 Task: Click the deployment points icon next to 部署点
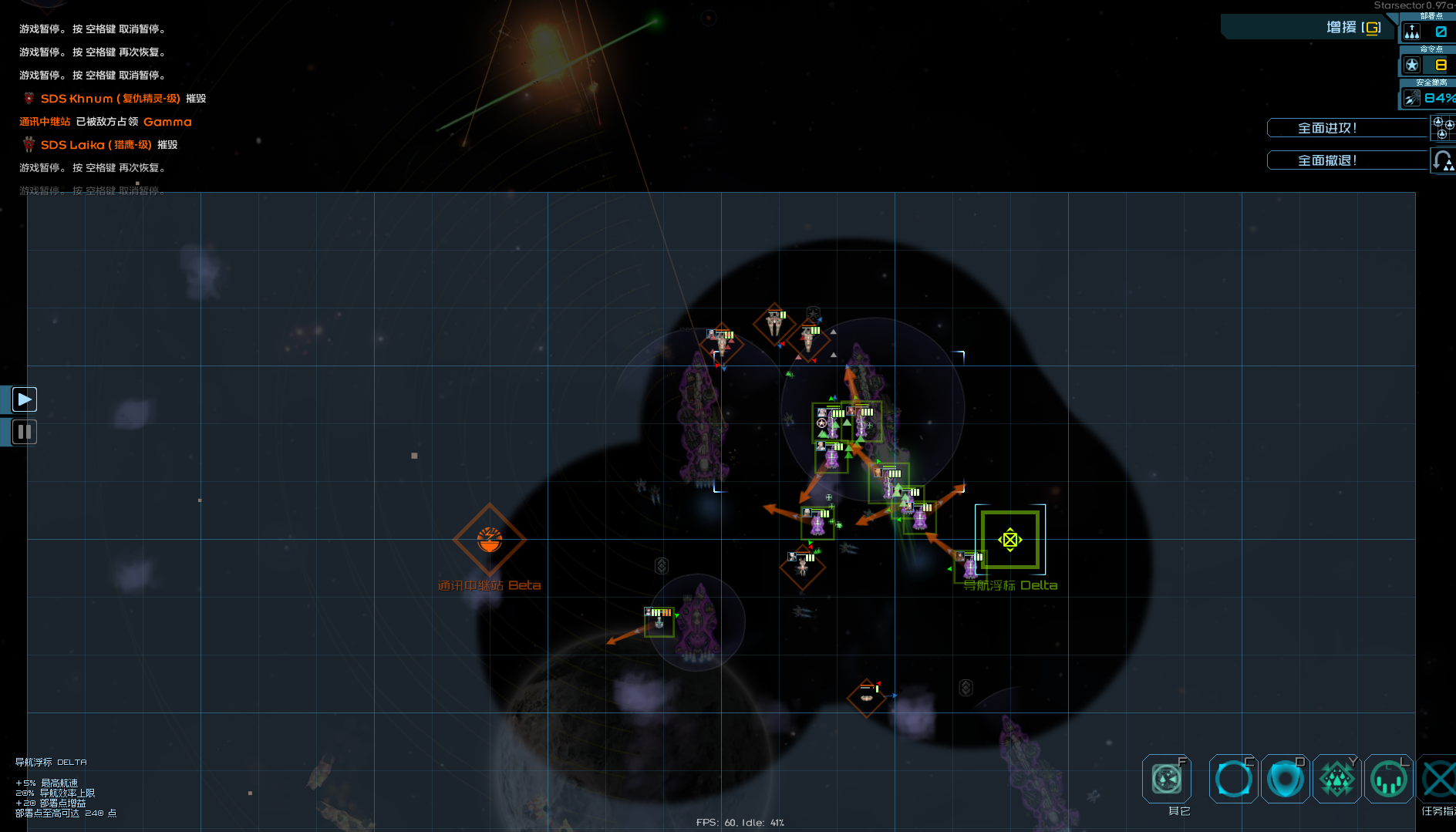(1413, 32)
